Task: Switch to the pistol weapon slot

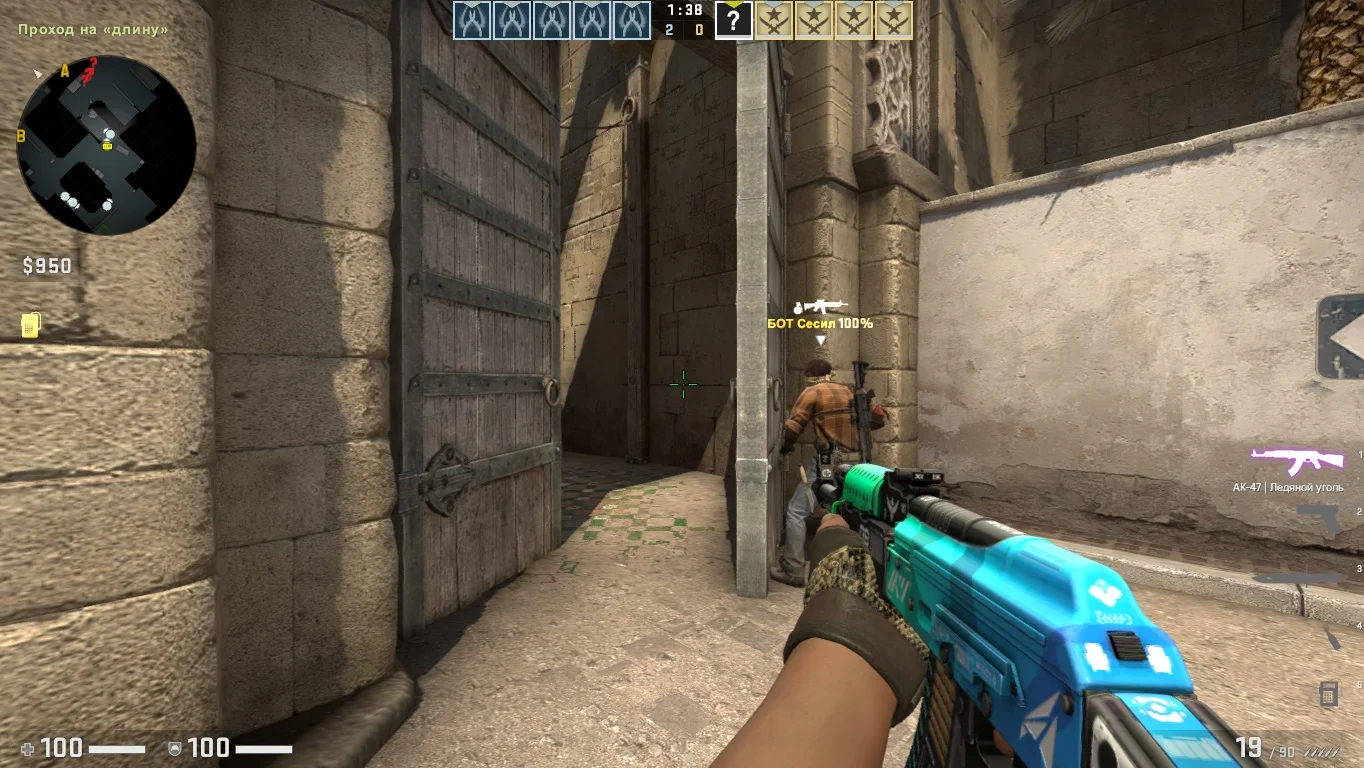Action: (1318, 519)
